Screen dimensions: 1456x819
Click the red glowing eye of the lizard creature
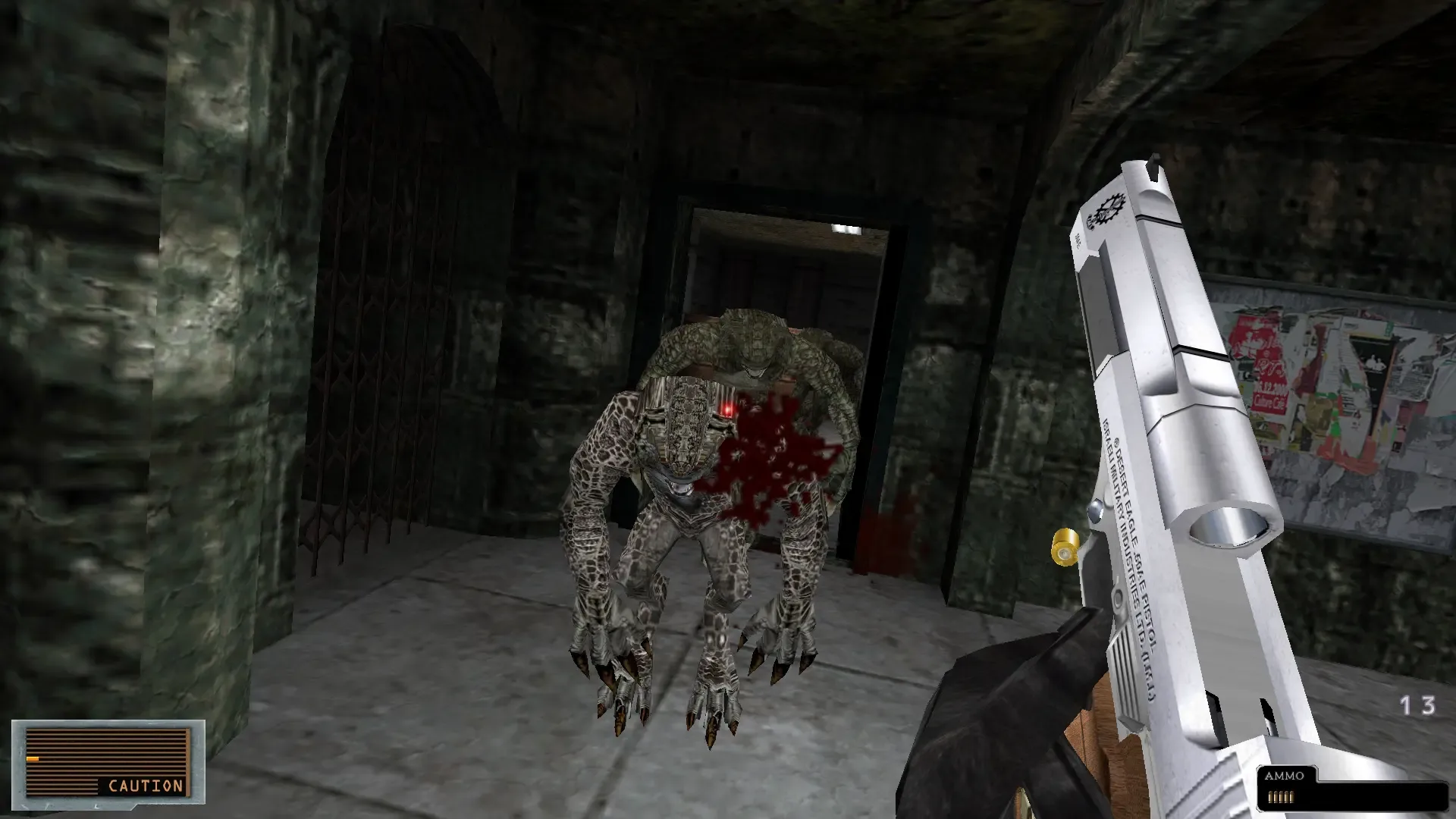click(x=729, y=410)
